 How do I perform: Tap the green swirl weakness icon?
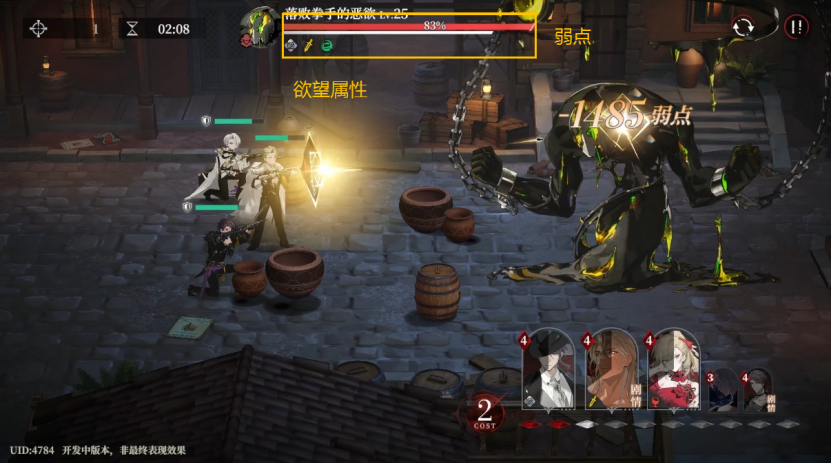click(x=326, y=45)
